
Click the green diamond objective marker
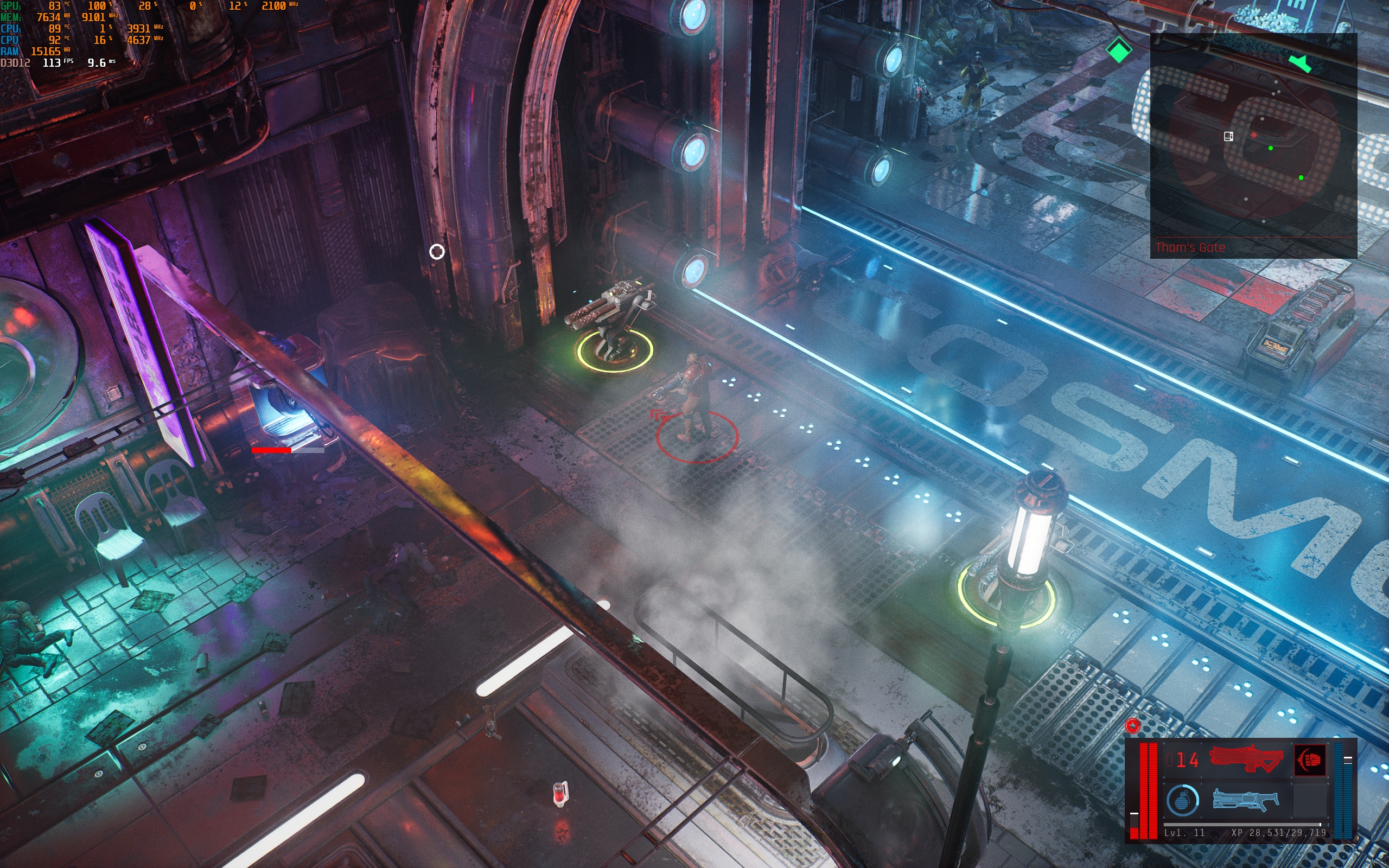pos(1118,50)
